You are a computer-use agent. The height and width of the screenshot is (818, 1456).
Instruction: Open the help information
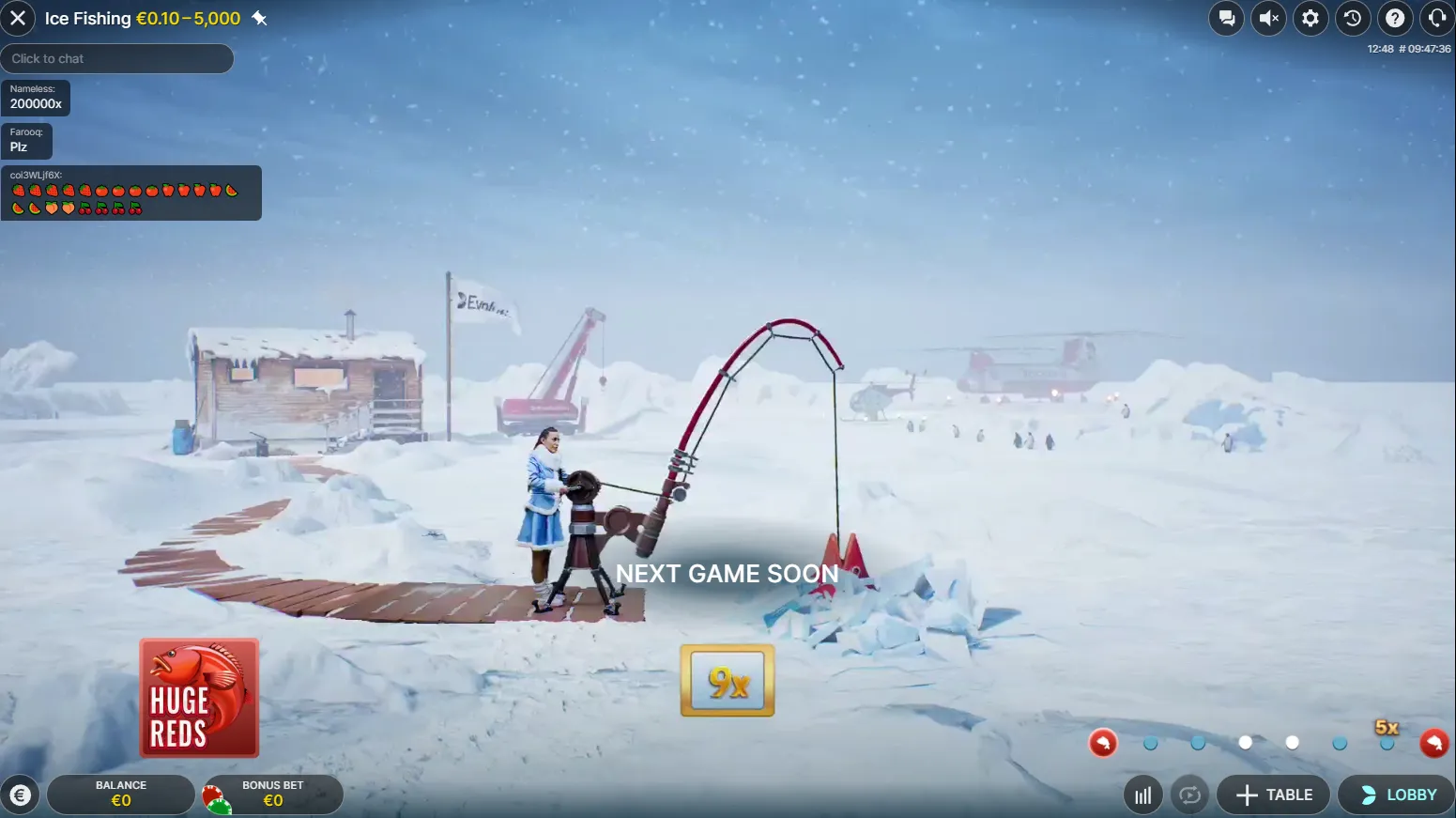point(1395,18)
